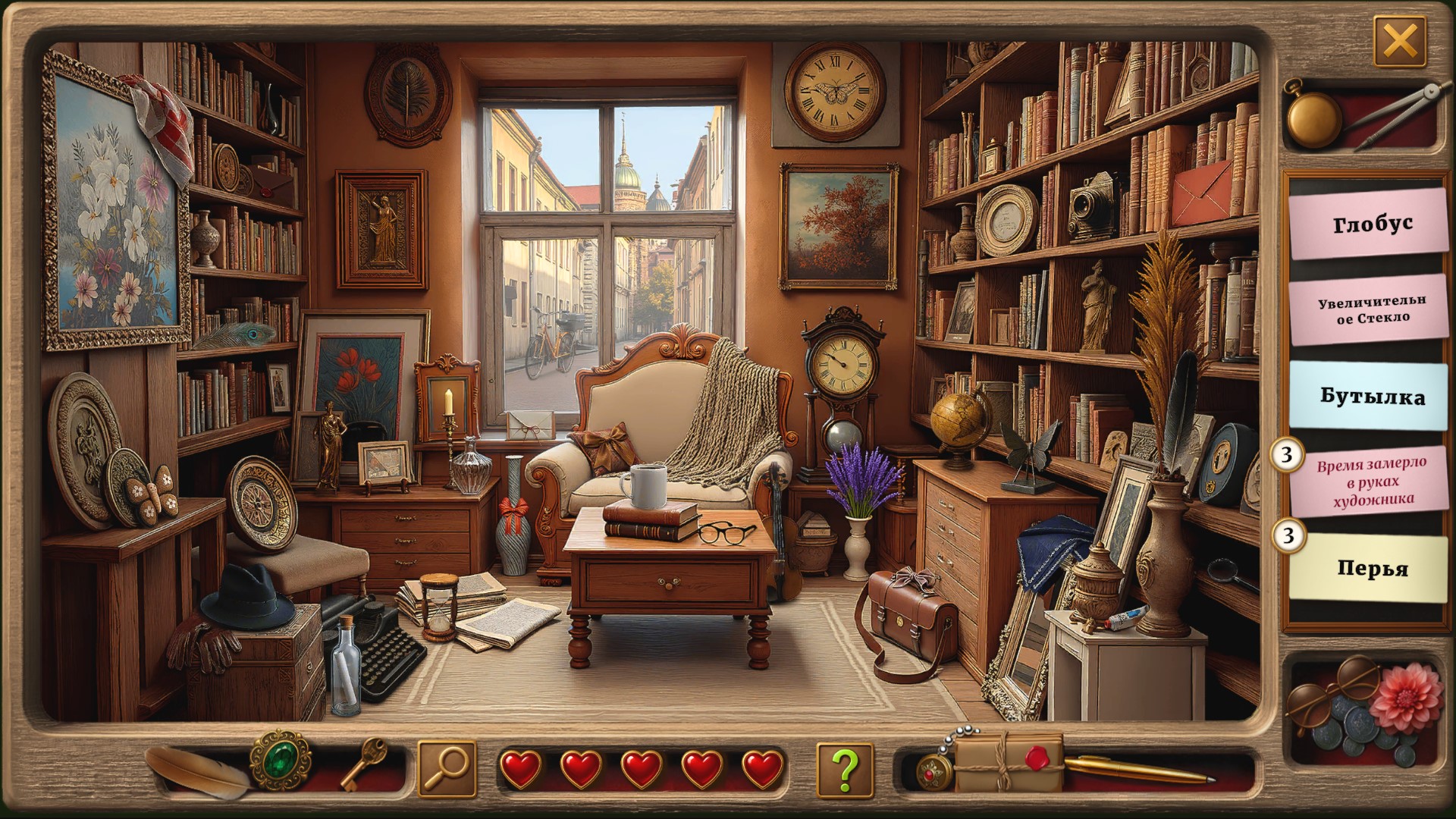
Task: Open the Время замерло в руках художника riddle
Action: point(1371,481)
